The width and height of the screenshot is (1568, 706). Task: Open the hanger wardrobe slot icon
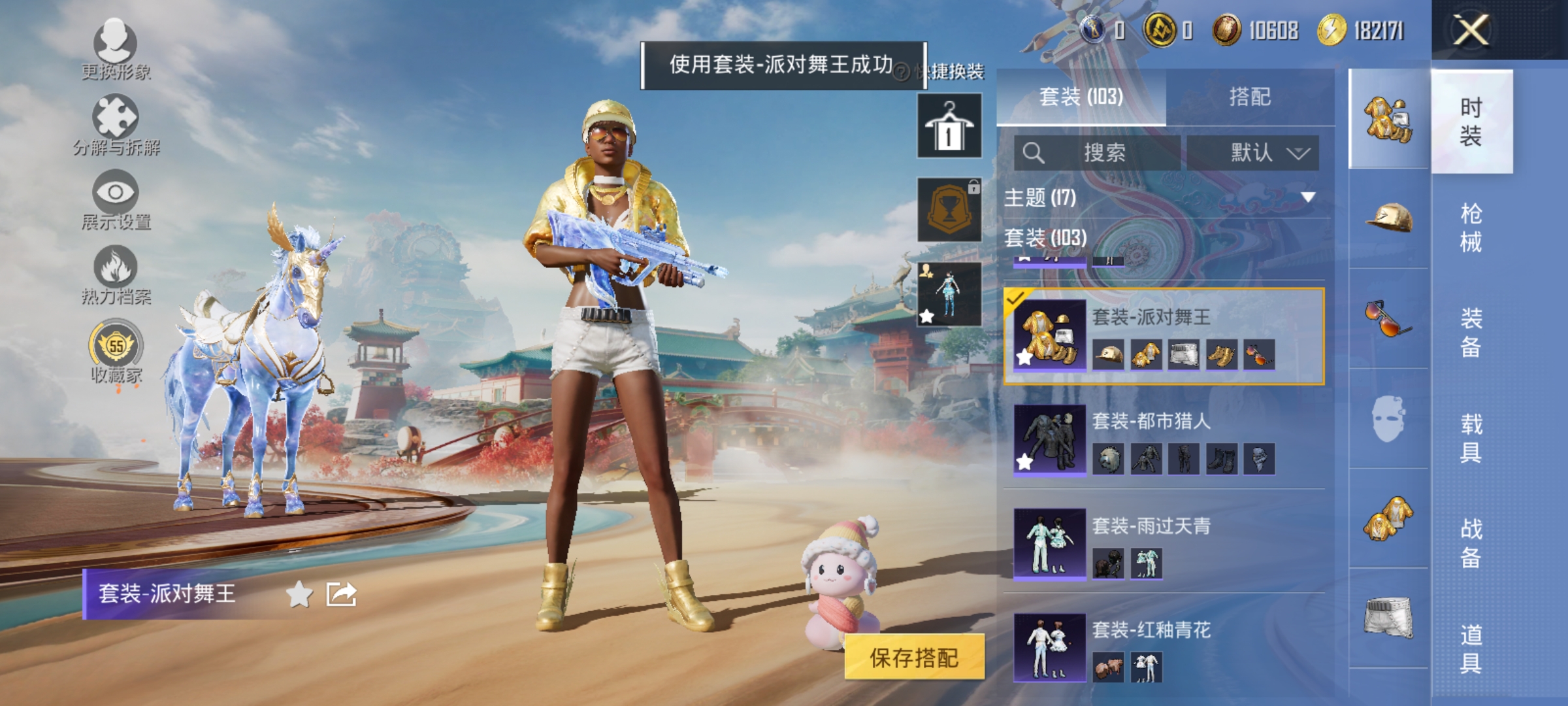coord(948,124)
